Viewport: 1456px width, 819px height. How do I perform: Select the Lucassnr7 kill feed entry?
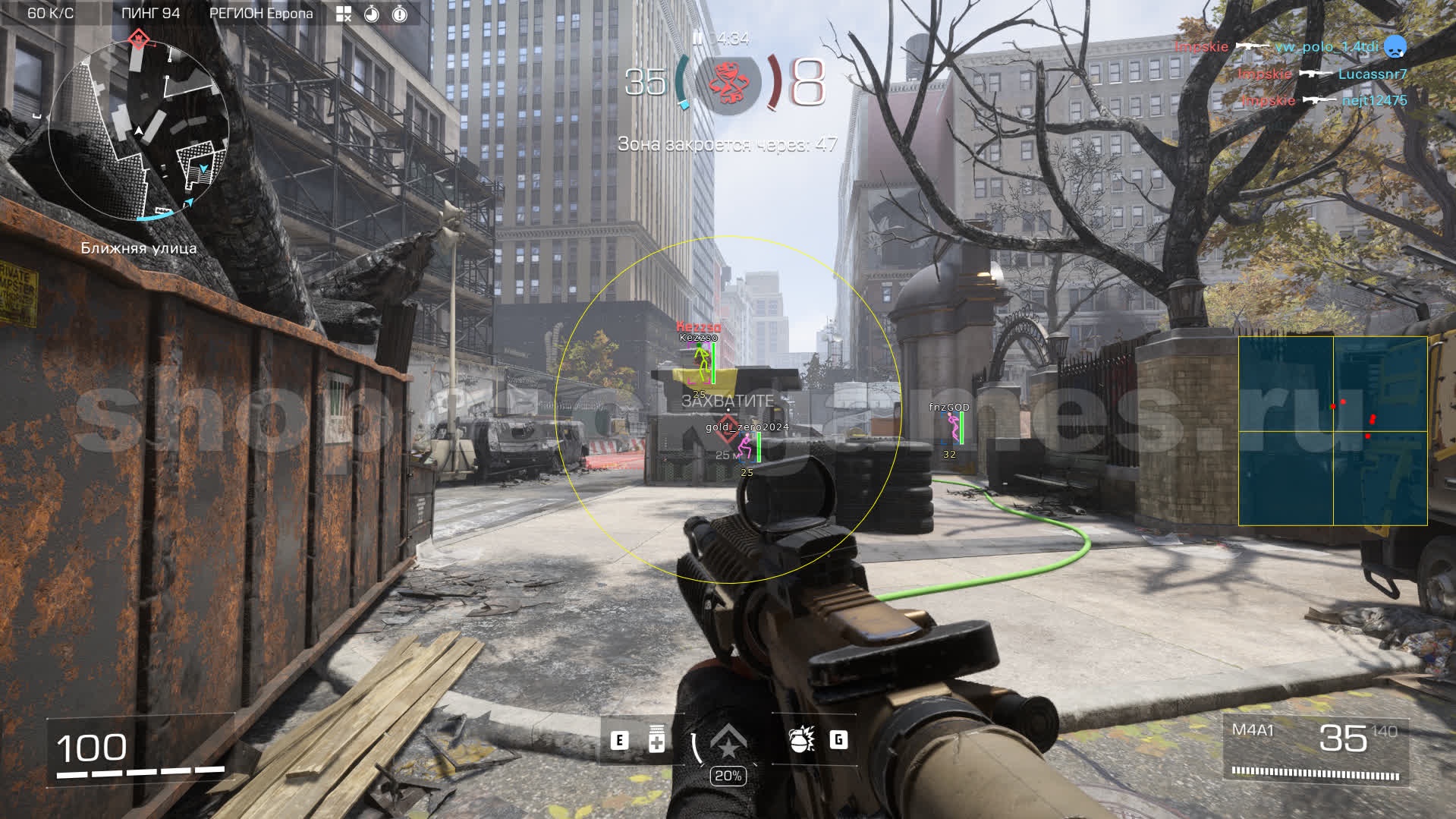coord(1322,74)
